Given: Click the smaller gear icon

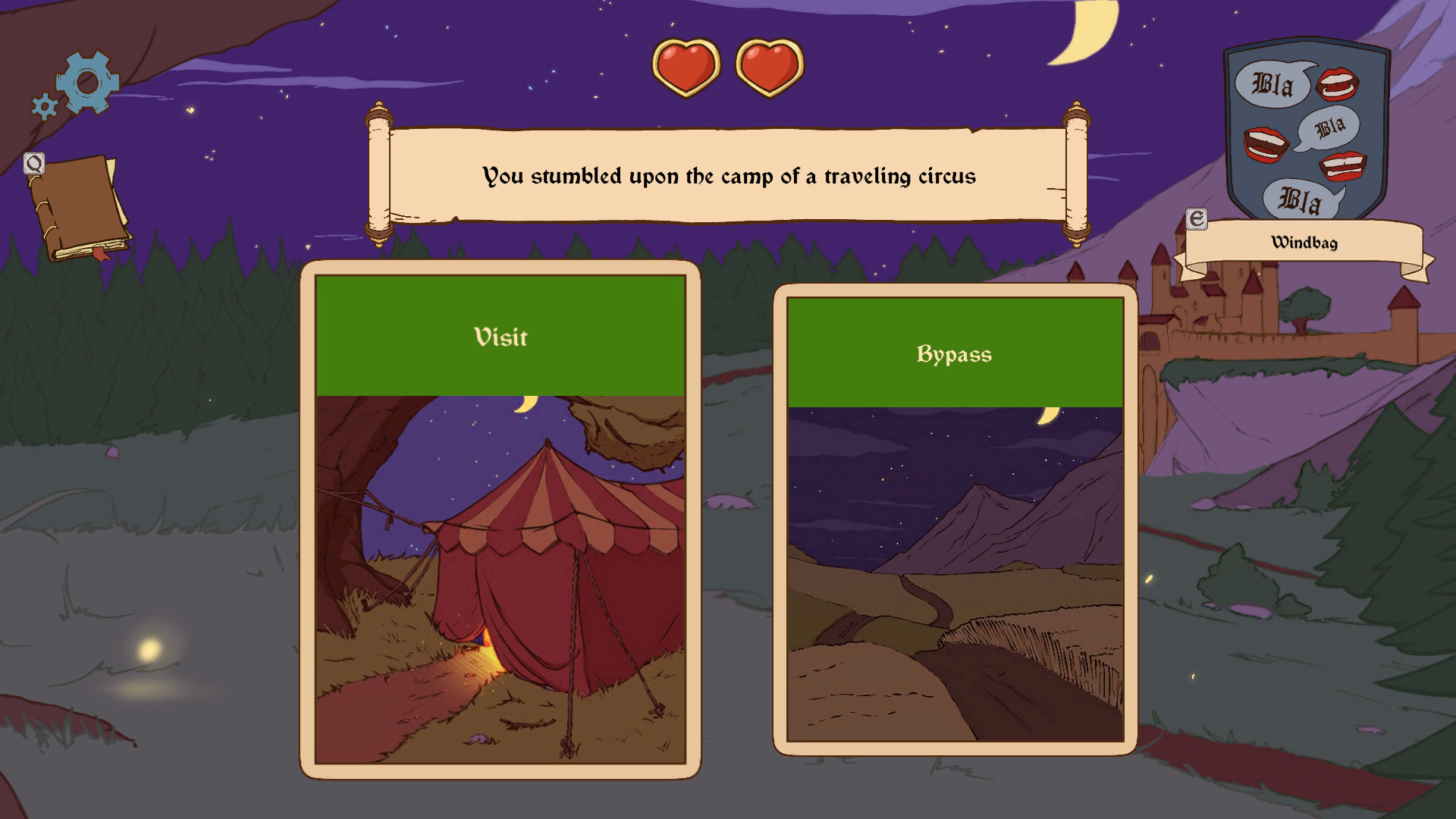Looking at the screenshot, I should [x=44, y=106].
